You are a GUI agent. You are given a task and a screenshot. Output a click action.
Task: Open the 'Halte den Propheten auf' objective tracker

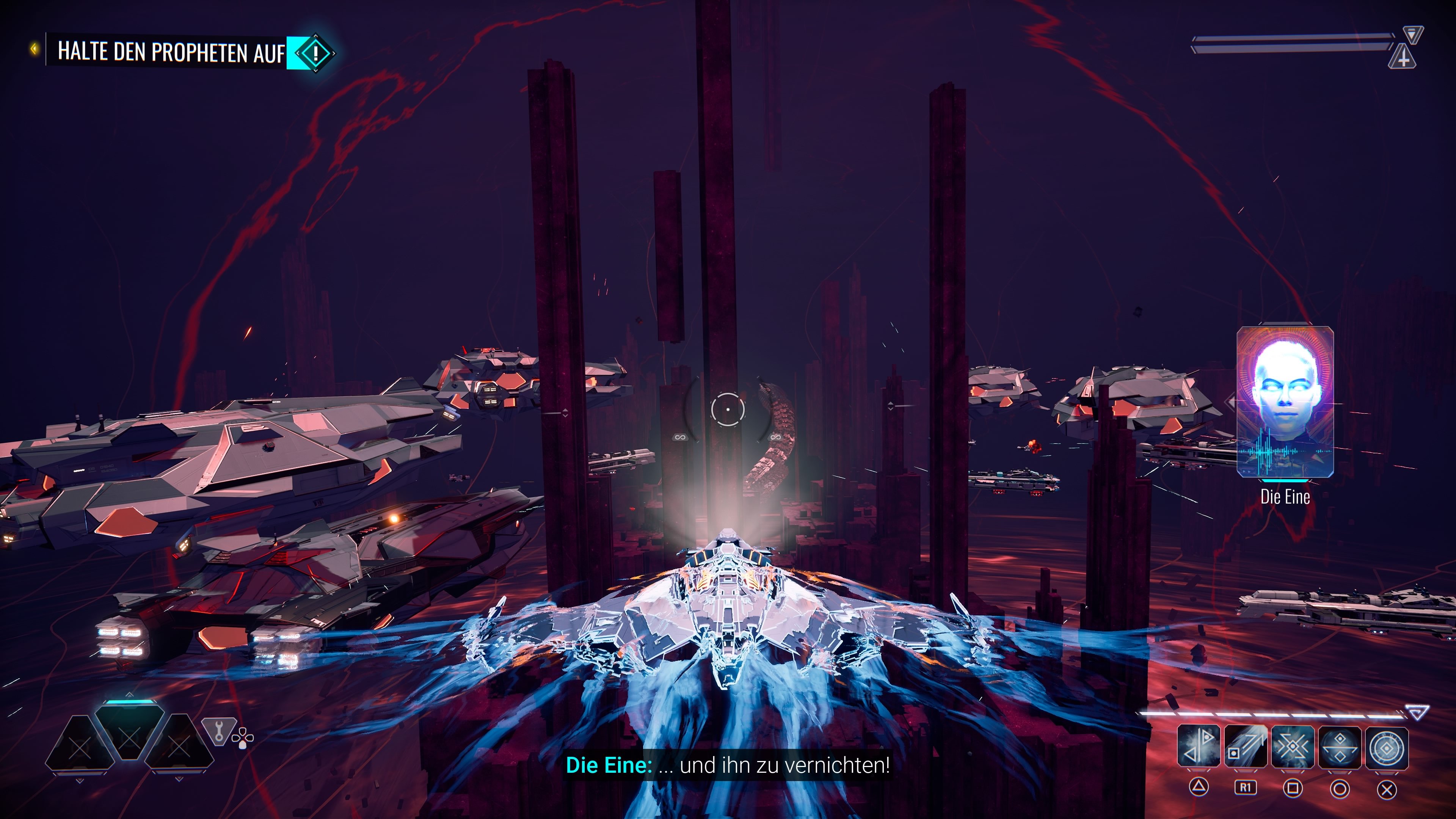169,52
